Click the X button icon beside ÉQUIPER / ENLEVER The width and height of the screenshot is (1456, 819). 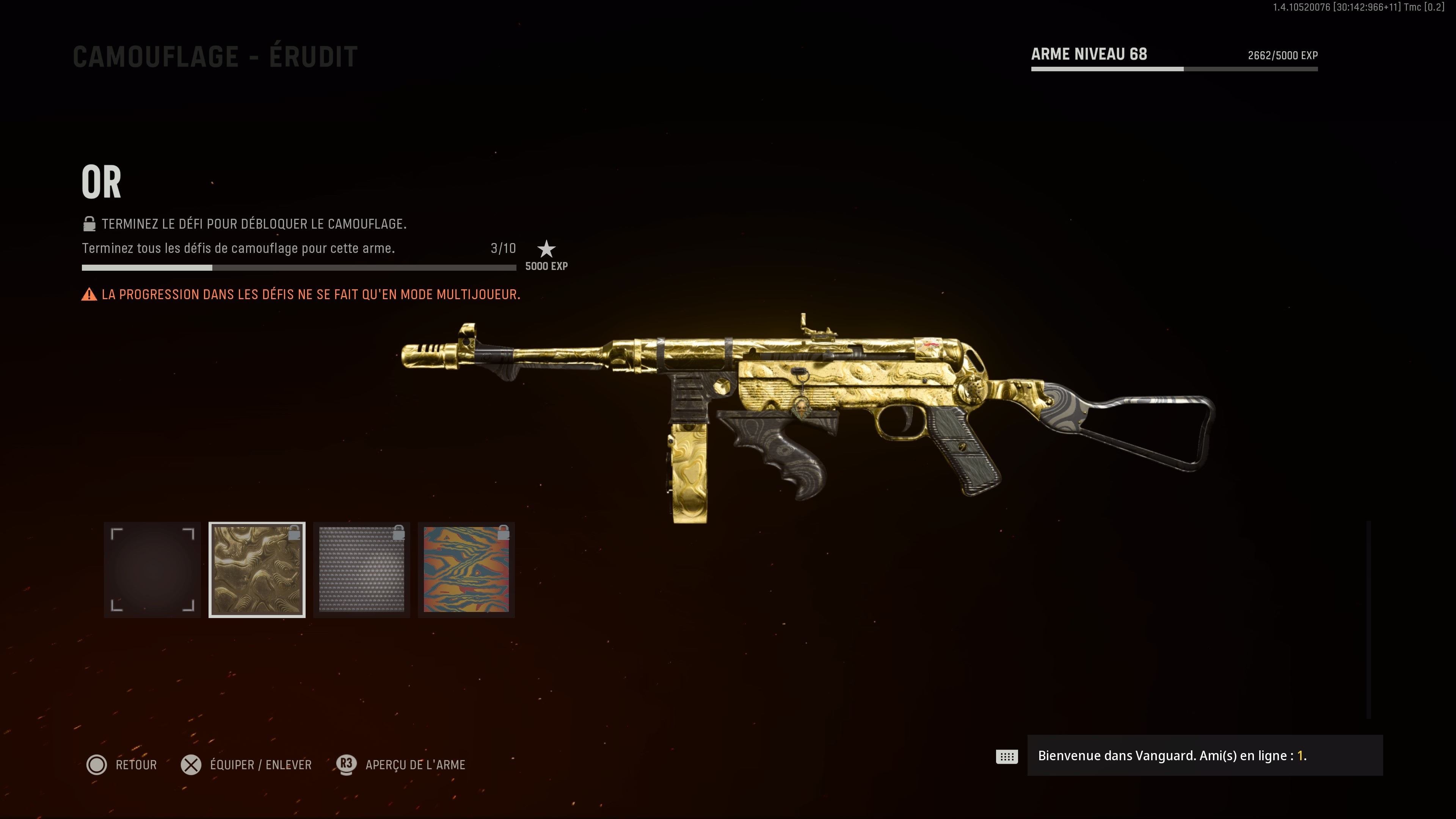coord(191,765)
